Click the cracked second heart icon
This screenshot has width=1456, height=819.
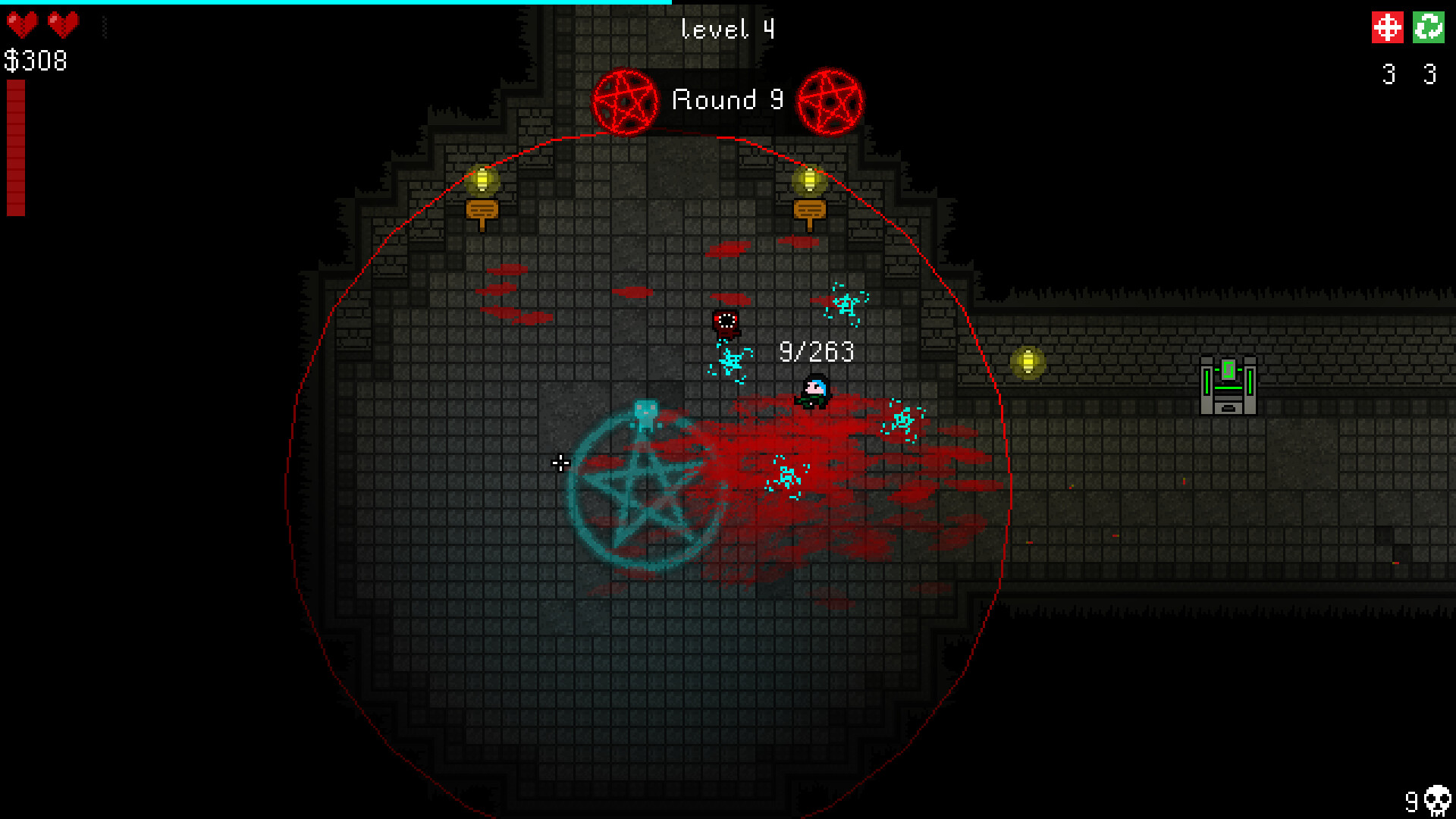tap(64, 24)
